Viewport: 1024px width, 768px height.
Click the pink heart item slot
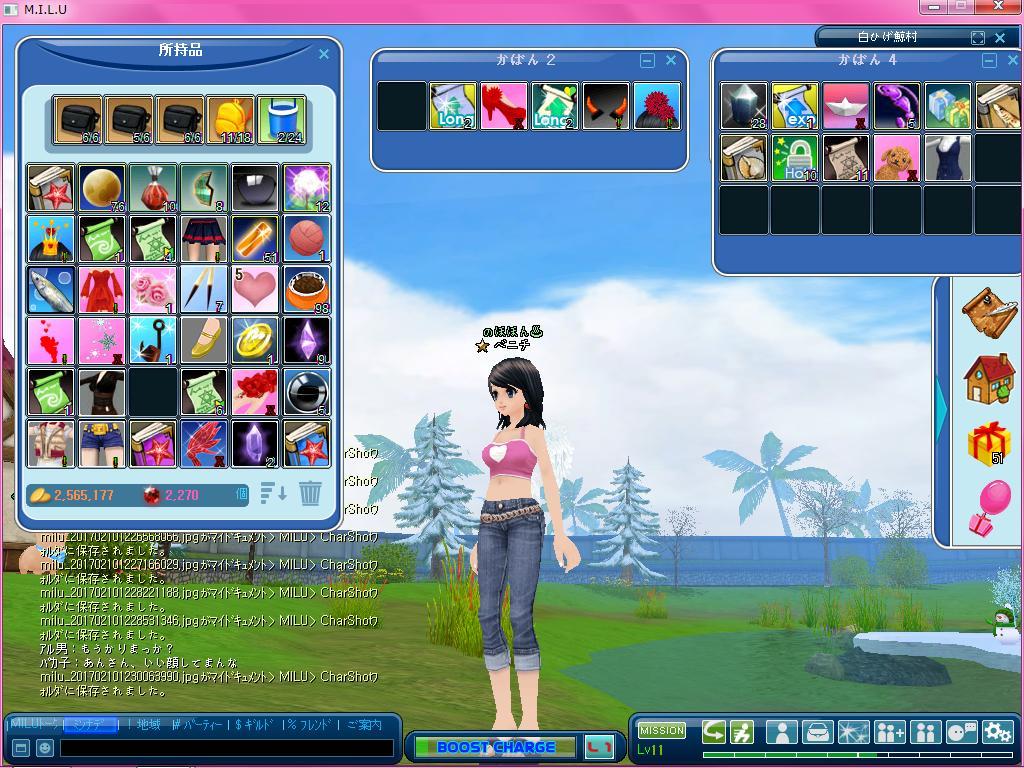click(x=255, y=290)
